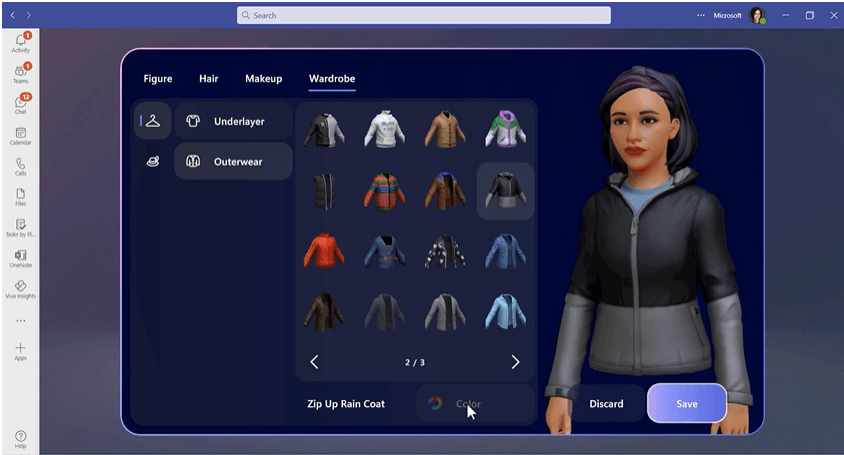Image resolution: width=844 pixels, height=455 pixels.
Task: Go to the previous wardrobe page
Action: tap(314, 362)
